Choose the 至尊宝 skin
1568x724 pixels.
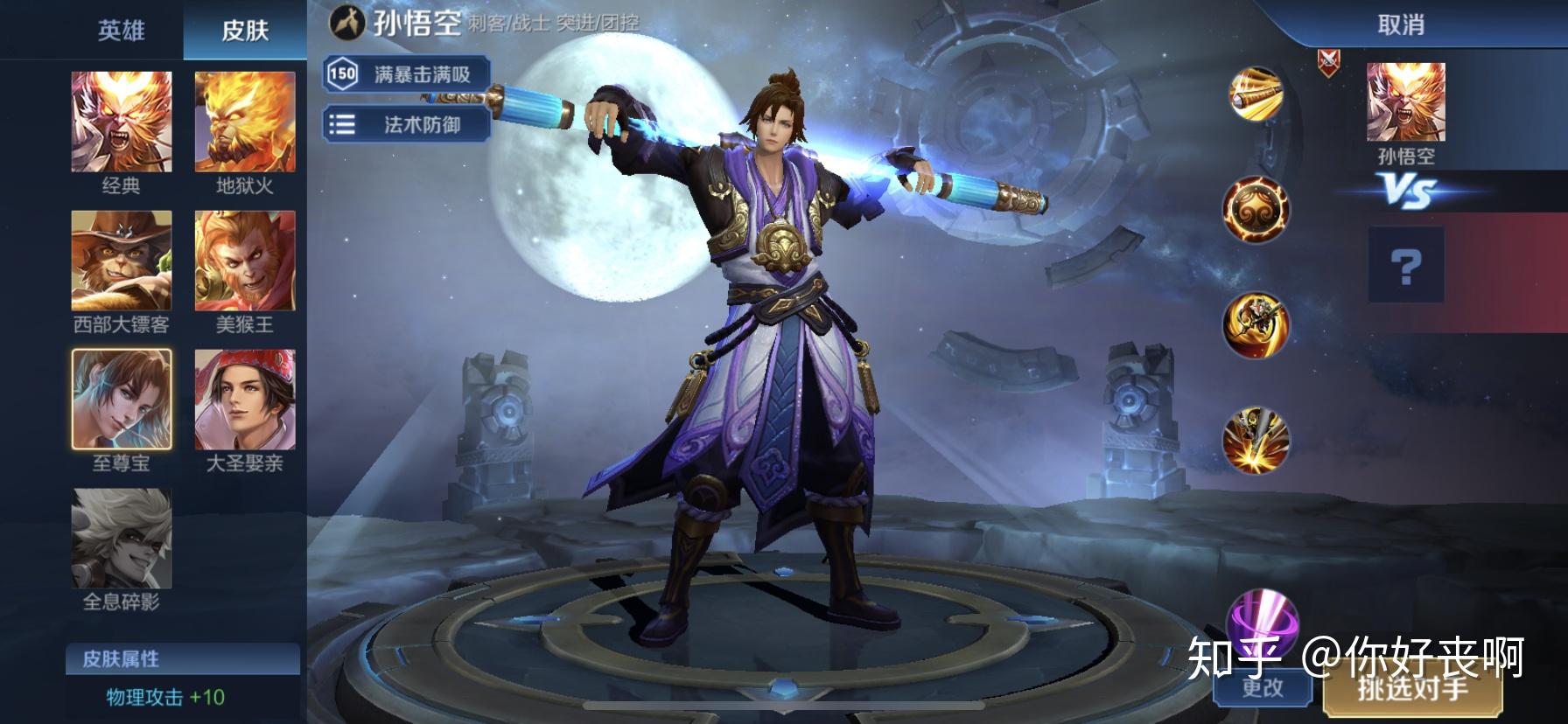[122, 400]
